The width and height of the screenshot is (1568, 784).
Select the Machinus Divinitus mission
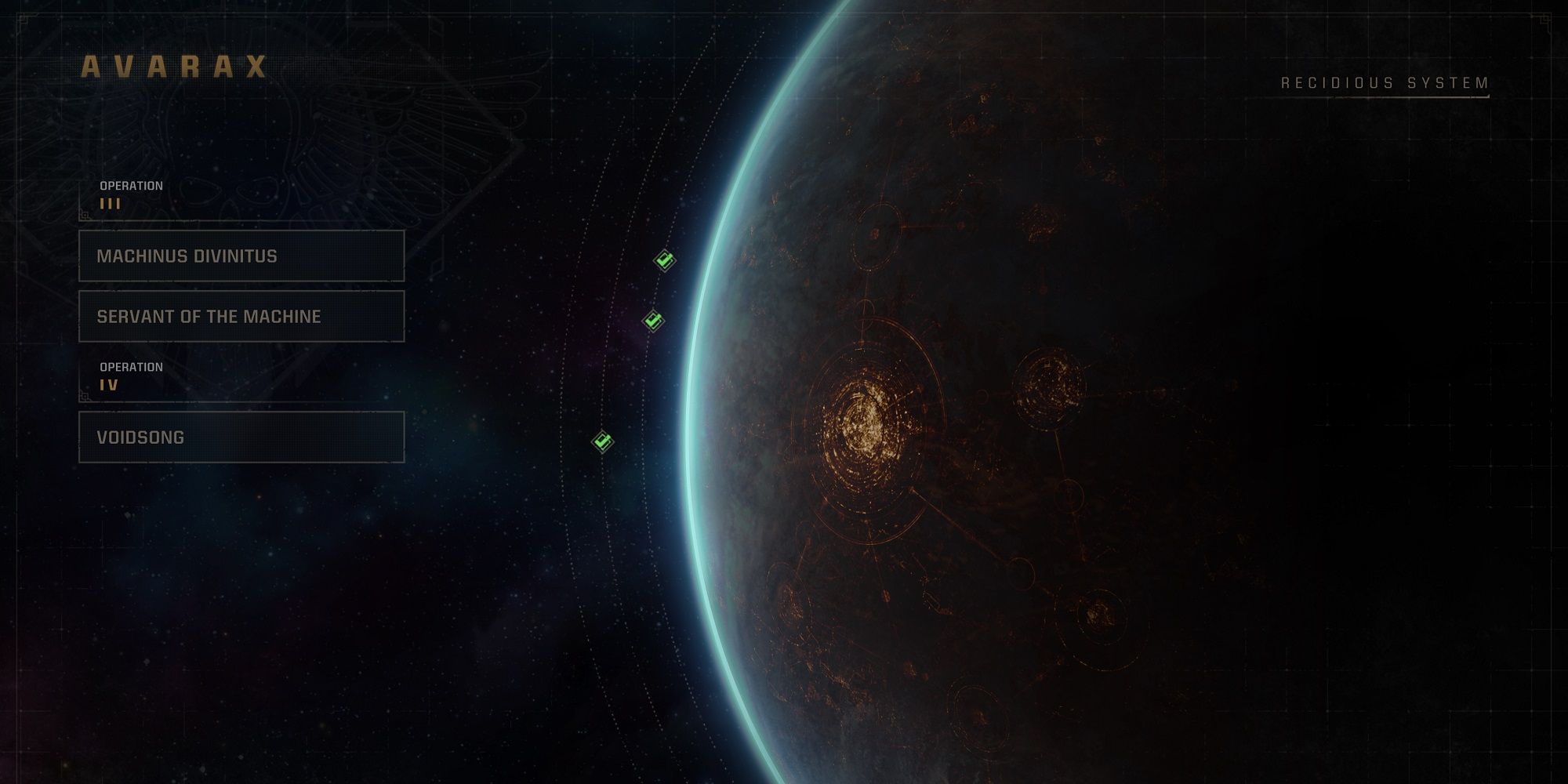(240, 256)
